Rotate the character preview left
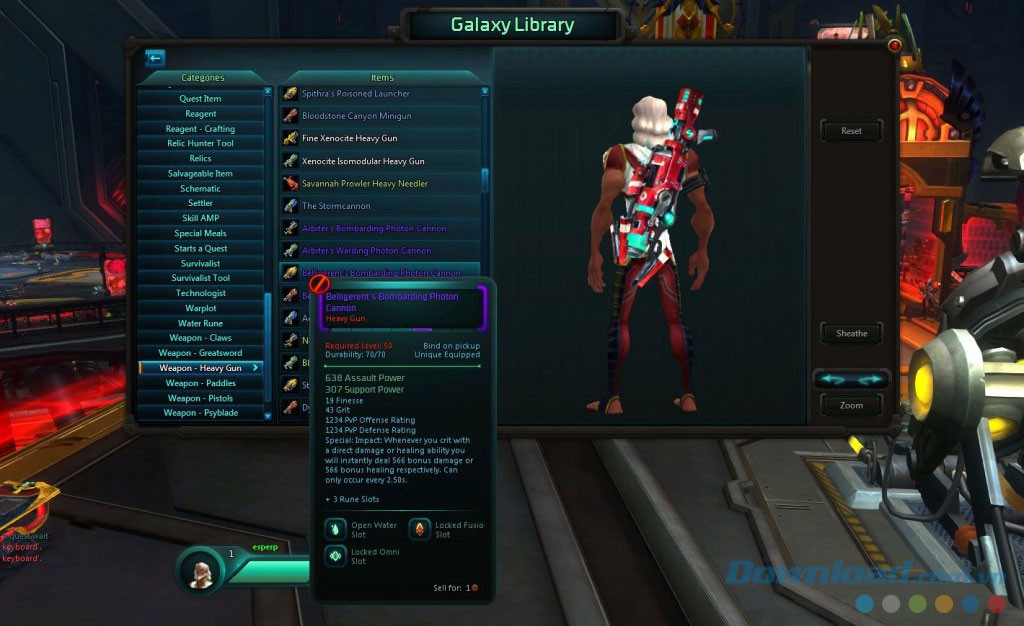 [832, 379]
